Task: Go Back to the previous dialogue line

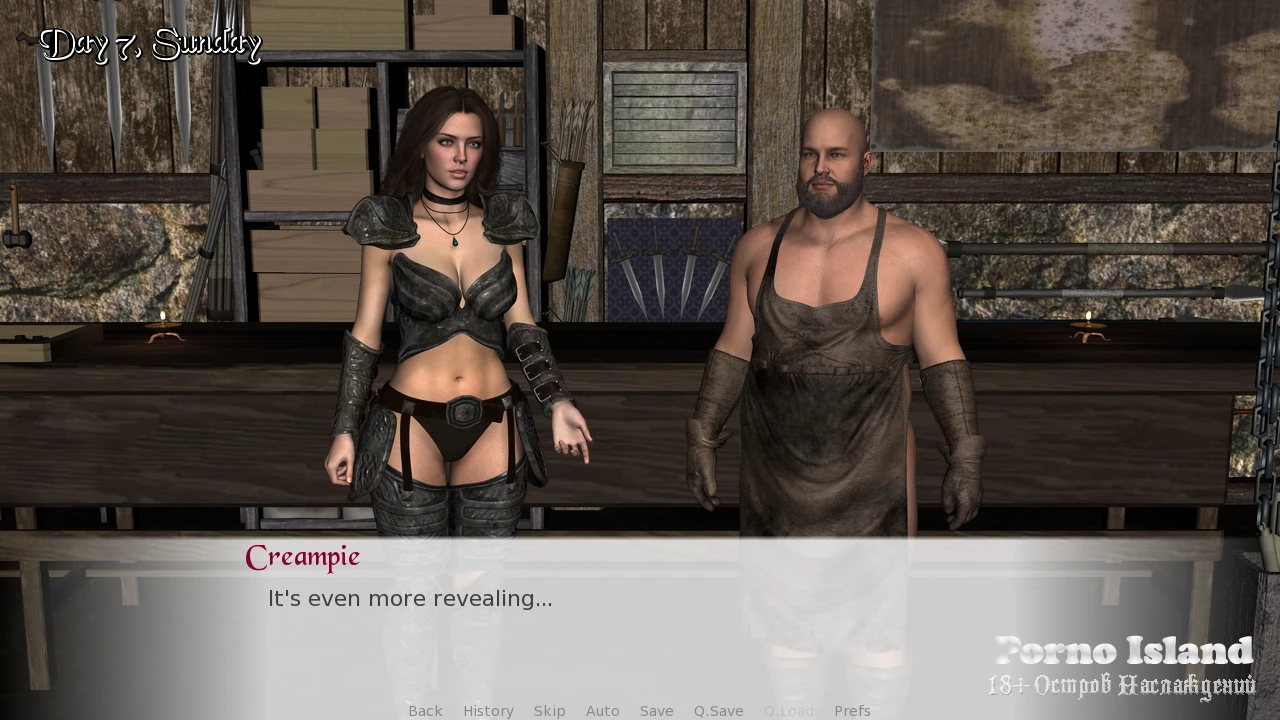Action: tap(425, 711)
